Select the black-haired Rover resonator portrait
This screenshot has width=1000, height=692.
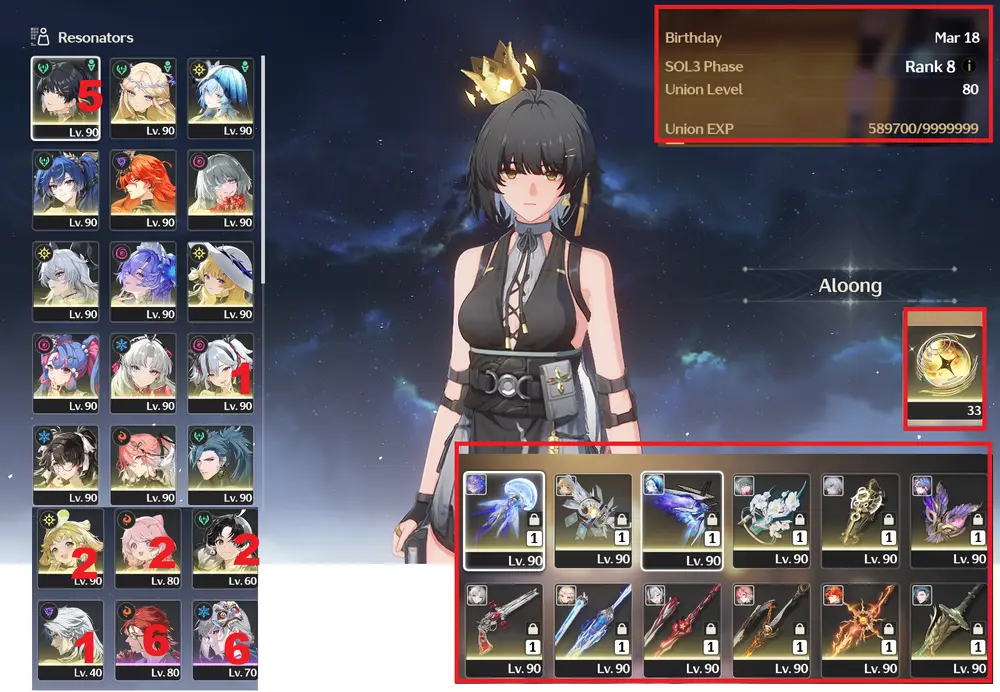coord(65,97)
